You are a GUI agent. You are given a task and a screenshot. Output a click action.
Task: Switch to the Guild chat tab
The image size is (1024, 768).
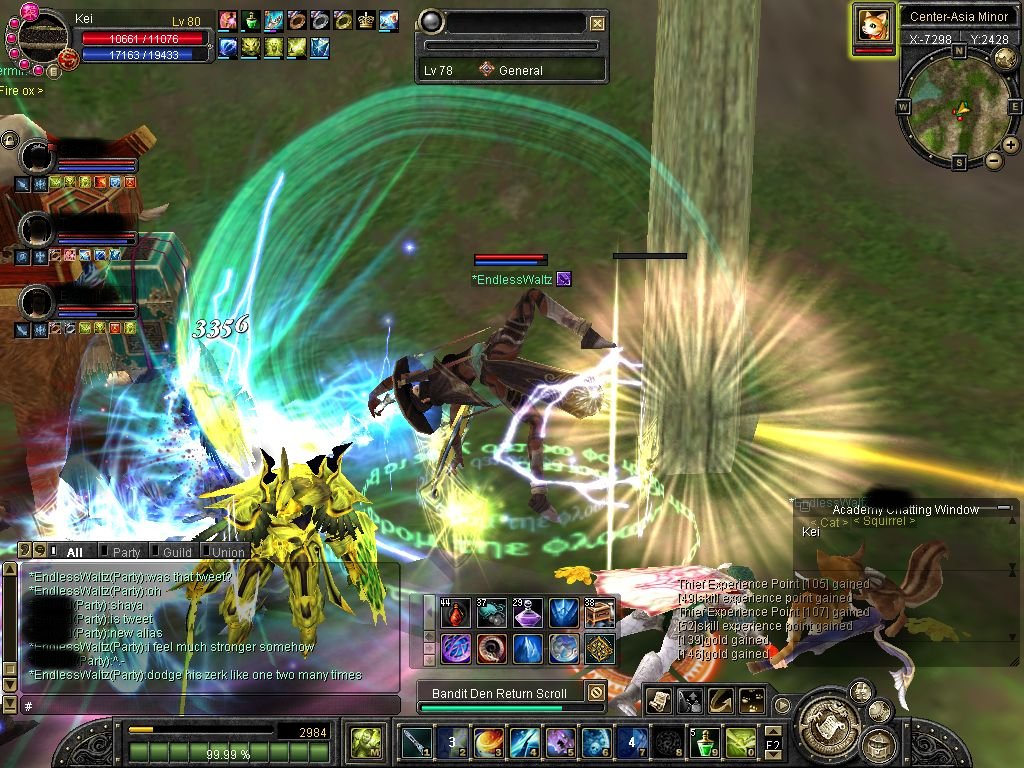(176, 551)
